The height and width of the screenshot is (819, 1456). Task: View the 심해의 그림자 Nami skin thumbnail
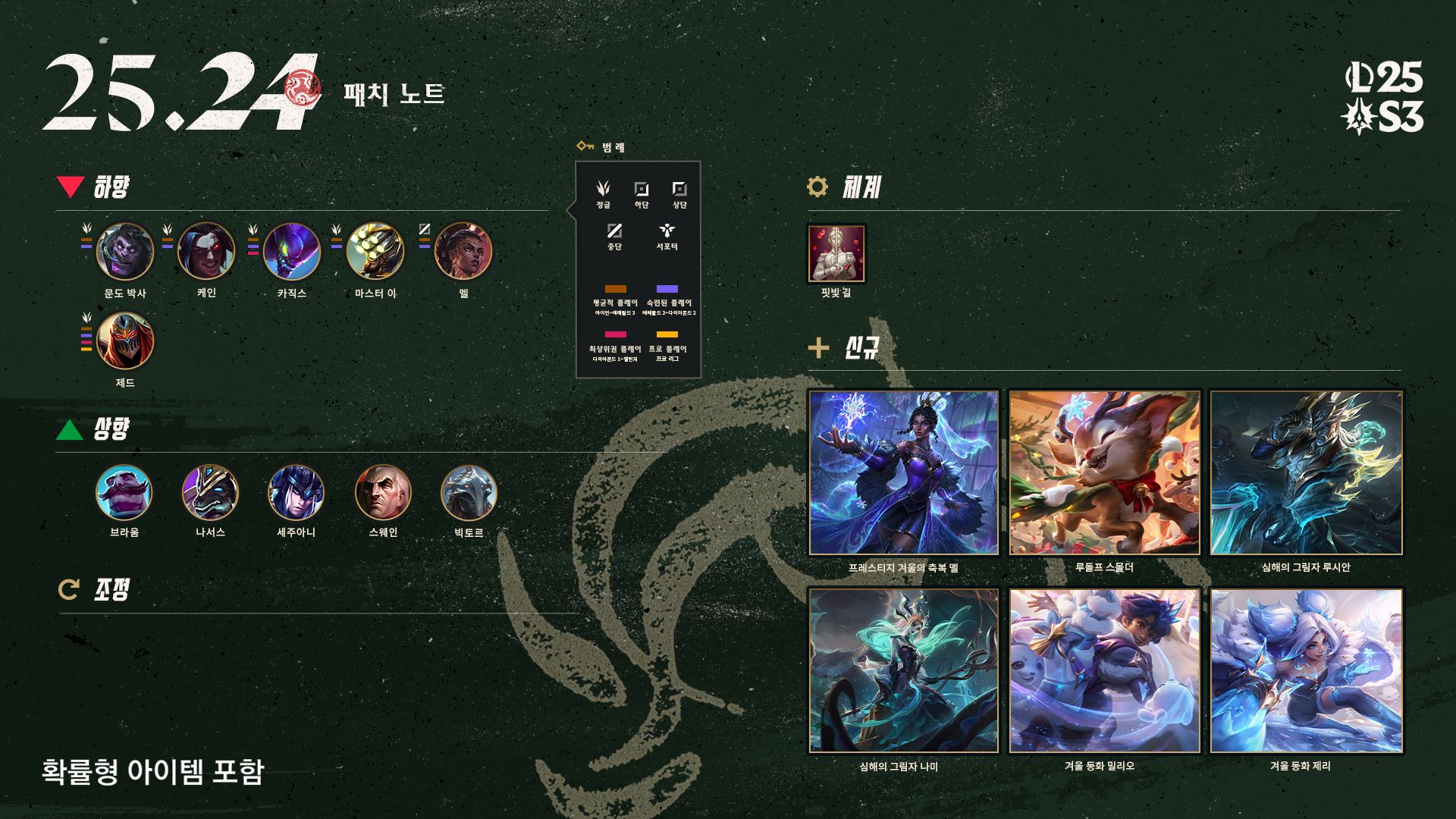903,671
